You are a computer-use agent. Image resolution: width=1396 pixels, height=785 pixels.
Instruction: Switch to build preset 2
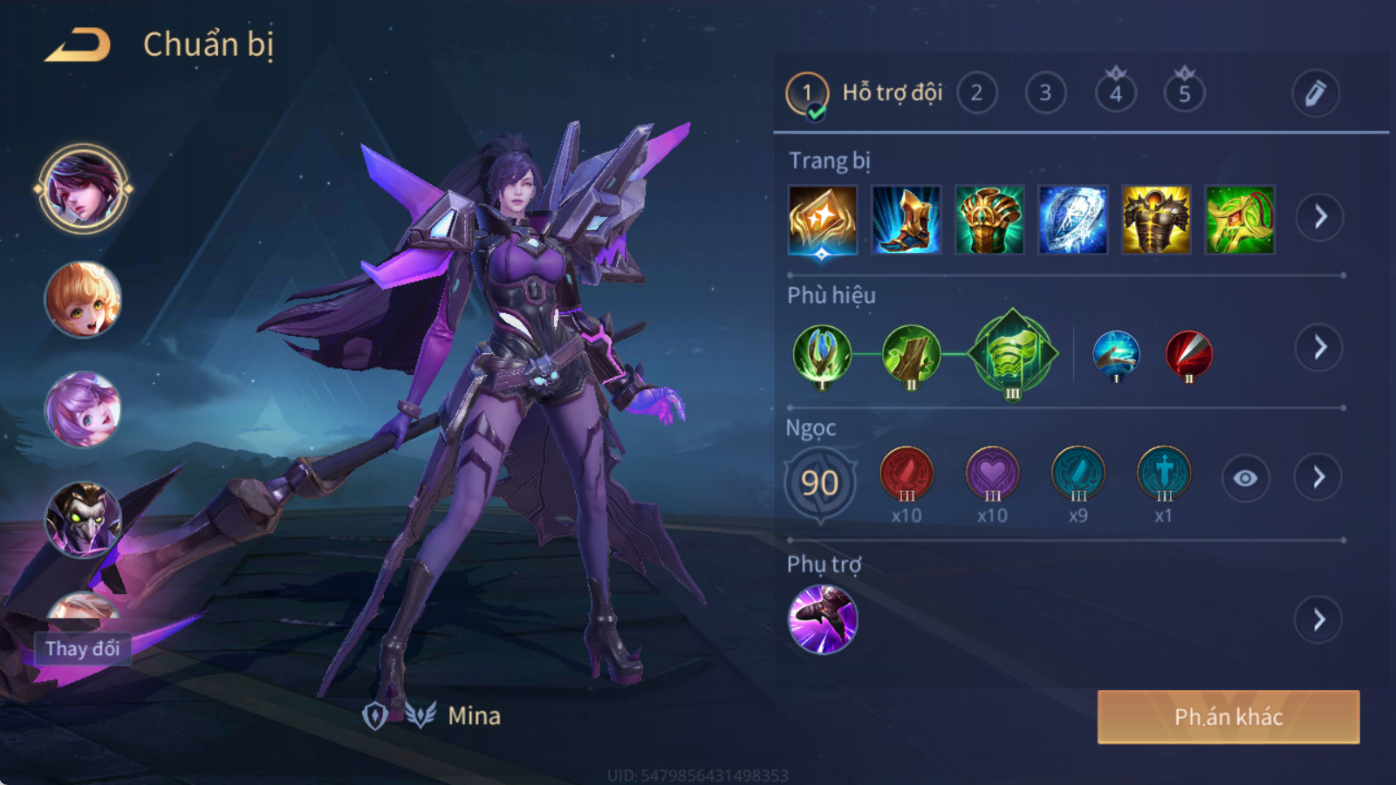977,94
